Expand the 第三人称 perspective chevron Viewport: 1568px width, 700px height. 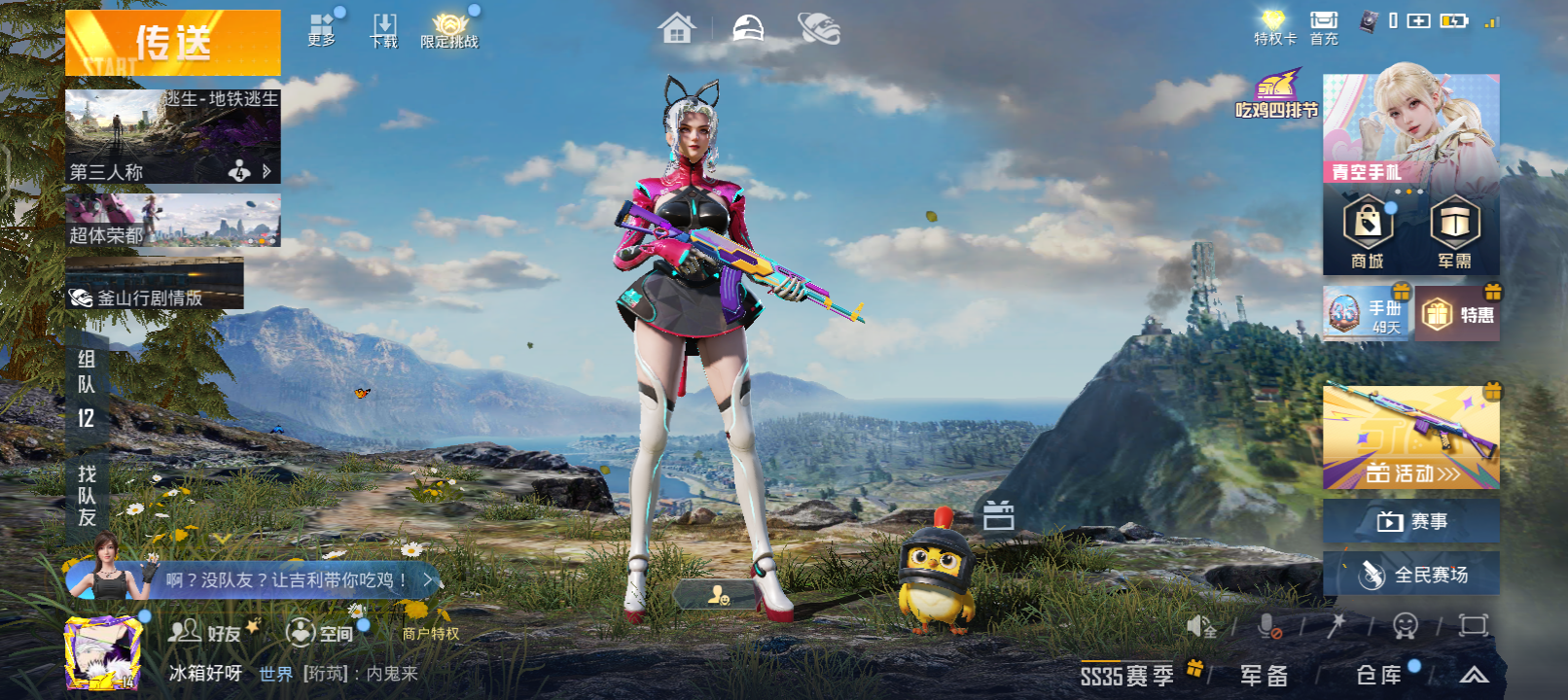pos(265,172)
